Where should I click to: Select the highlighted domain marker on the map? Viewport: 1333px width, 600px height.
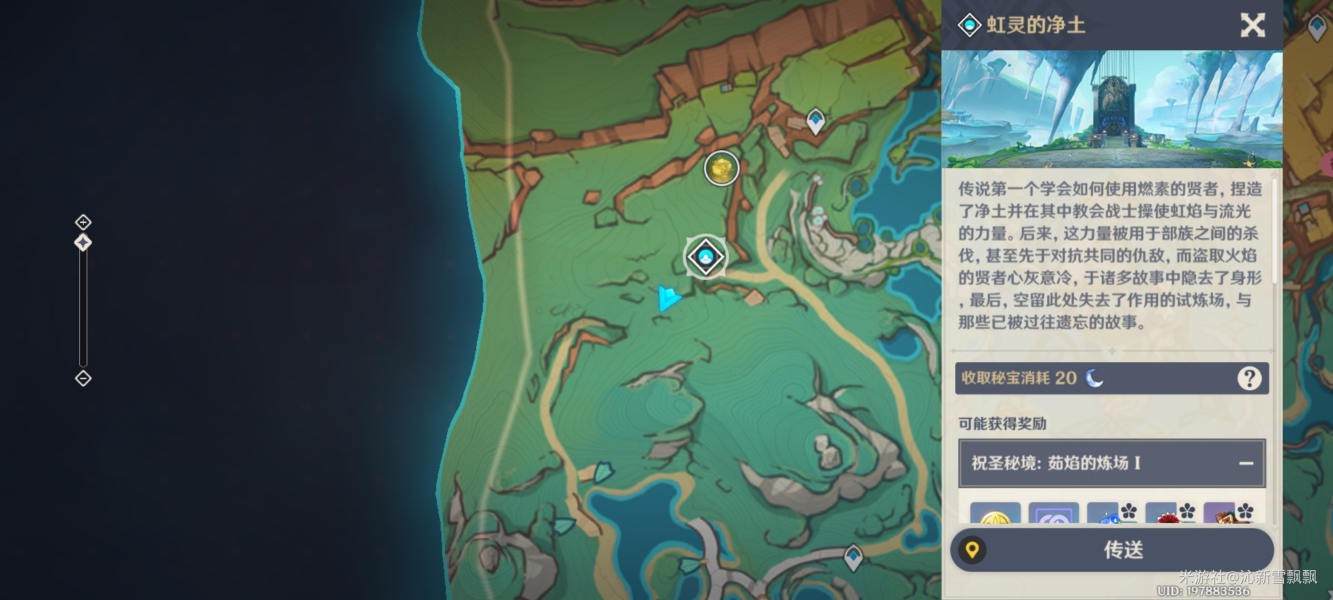tap(706, 257)
